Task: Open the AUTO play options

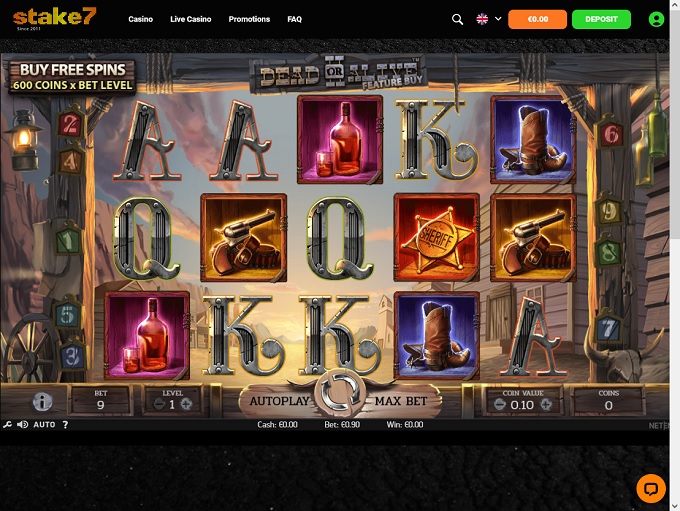Action: click(44, 425)
